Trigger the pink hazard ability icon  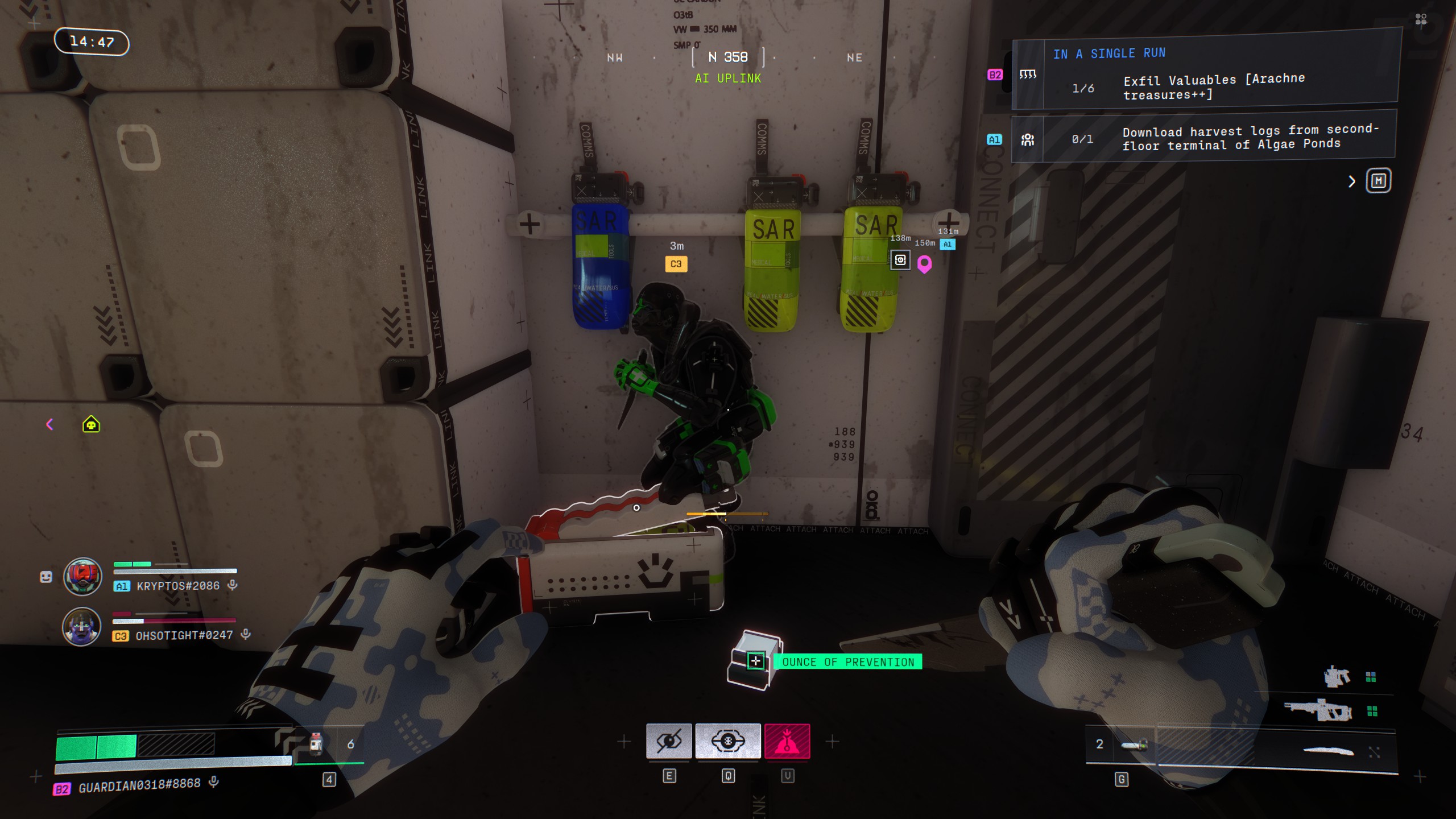pos(787,741)
